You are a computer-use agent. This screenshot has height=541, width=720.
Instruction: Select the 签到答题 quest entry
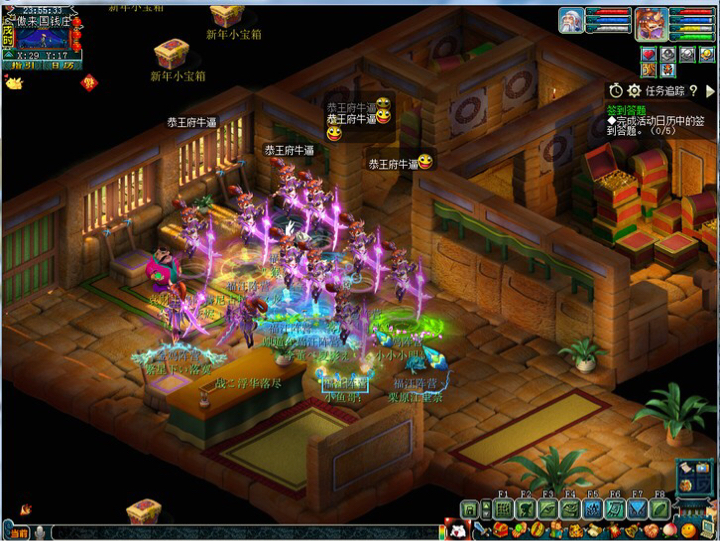[x=626, y=110]
